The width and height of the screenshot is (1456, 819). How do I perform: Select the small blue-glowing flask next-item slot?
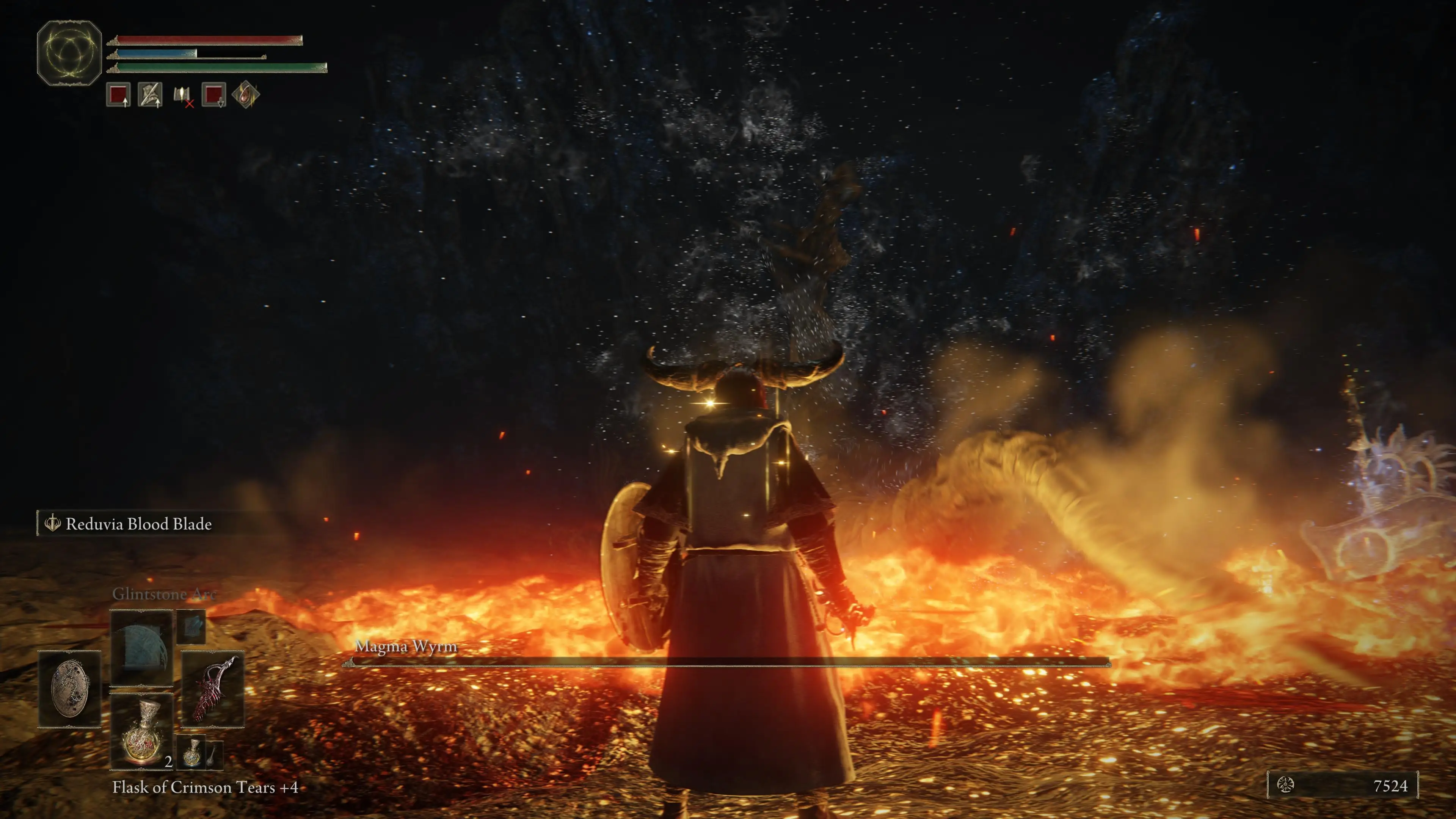pyautogui.click(x=193, y=752)
